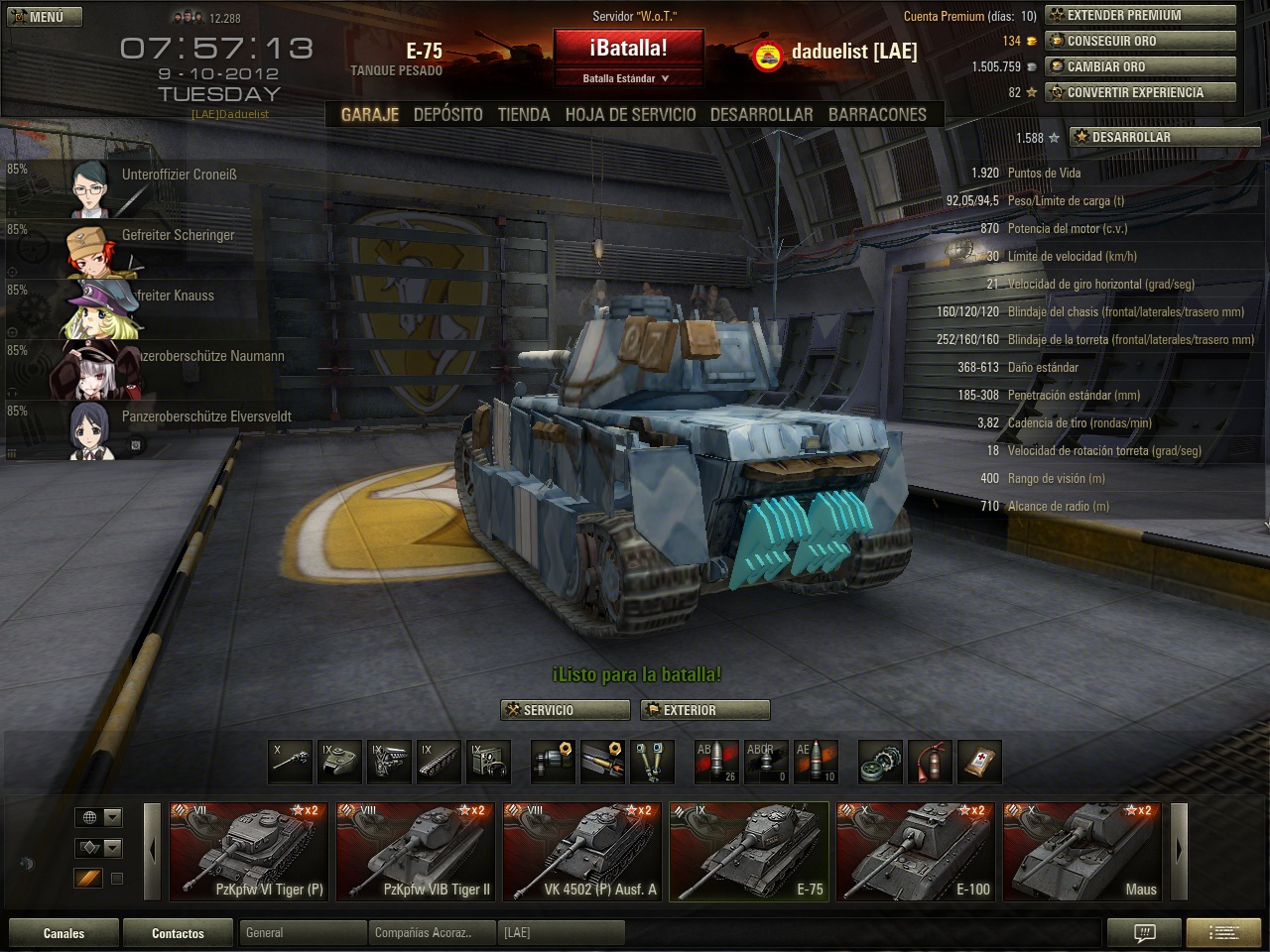Click the EXTENDER PREMIUM button
This screenshot has height=952, width=1270.
pos(1140,15)
